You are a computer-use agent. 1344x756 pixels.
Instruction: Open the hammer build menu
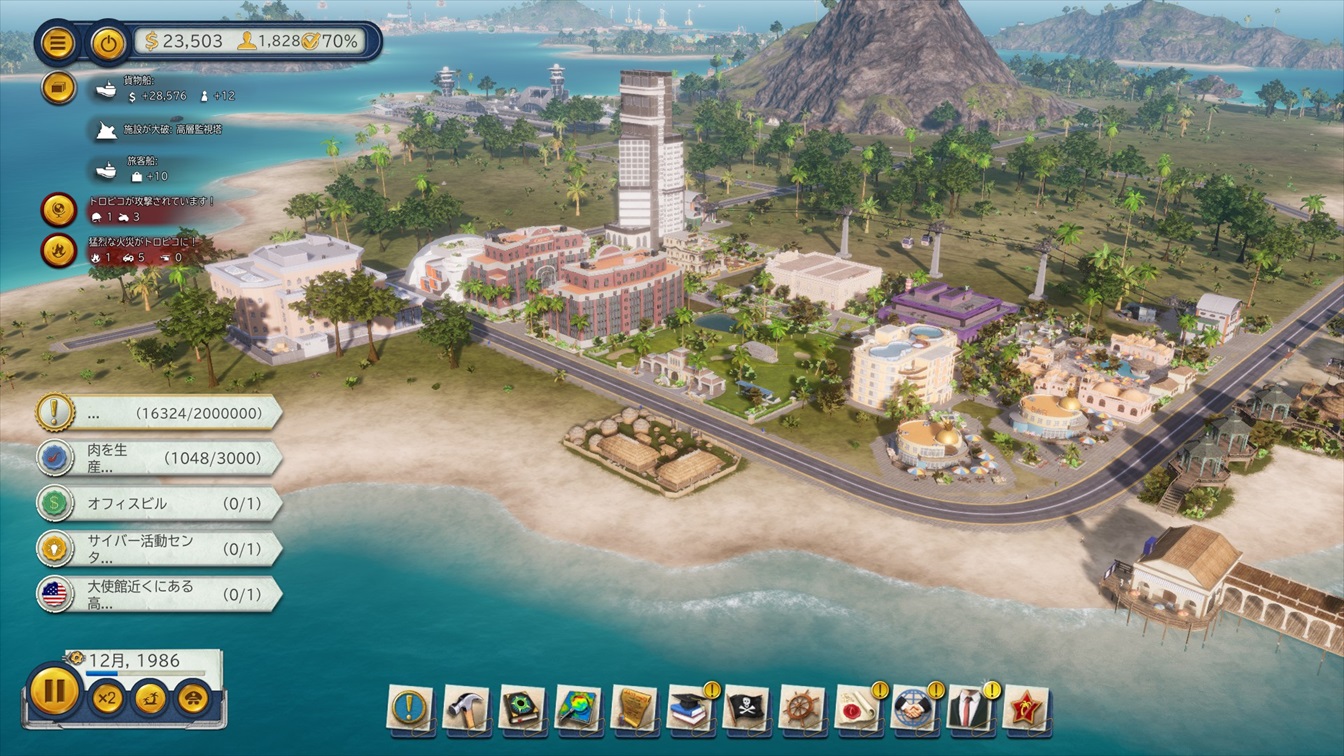466,708
